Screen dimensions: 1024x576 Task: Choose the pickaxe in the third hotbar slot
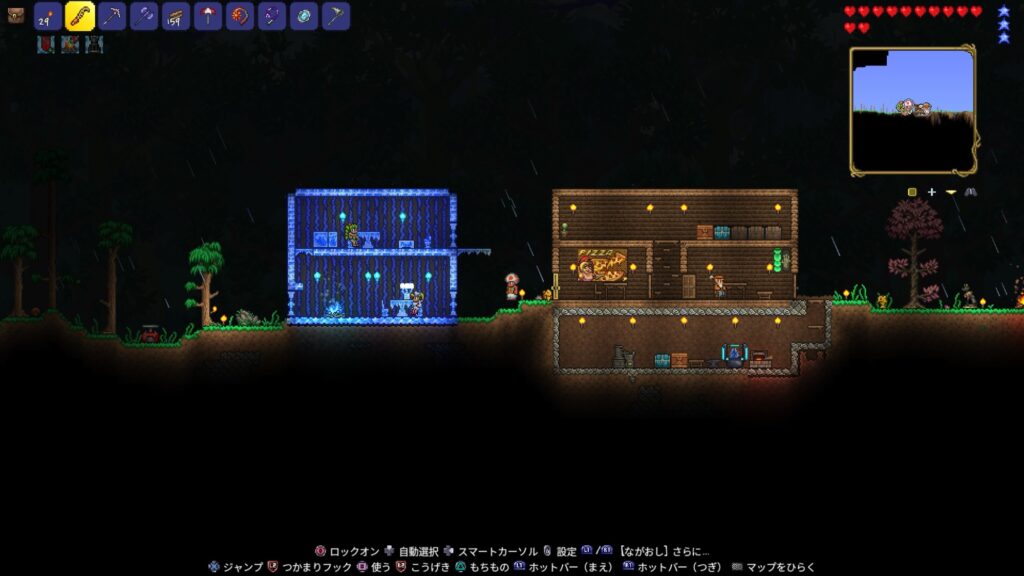112,16
